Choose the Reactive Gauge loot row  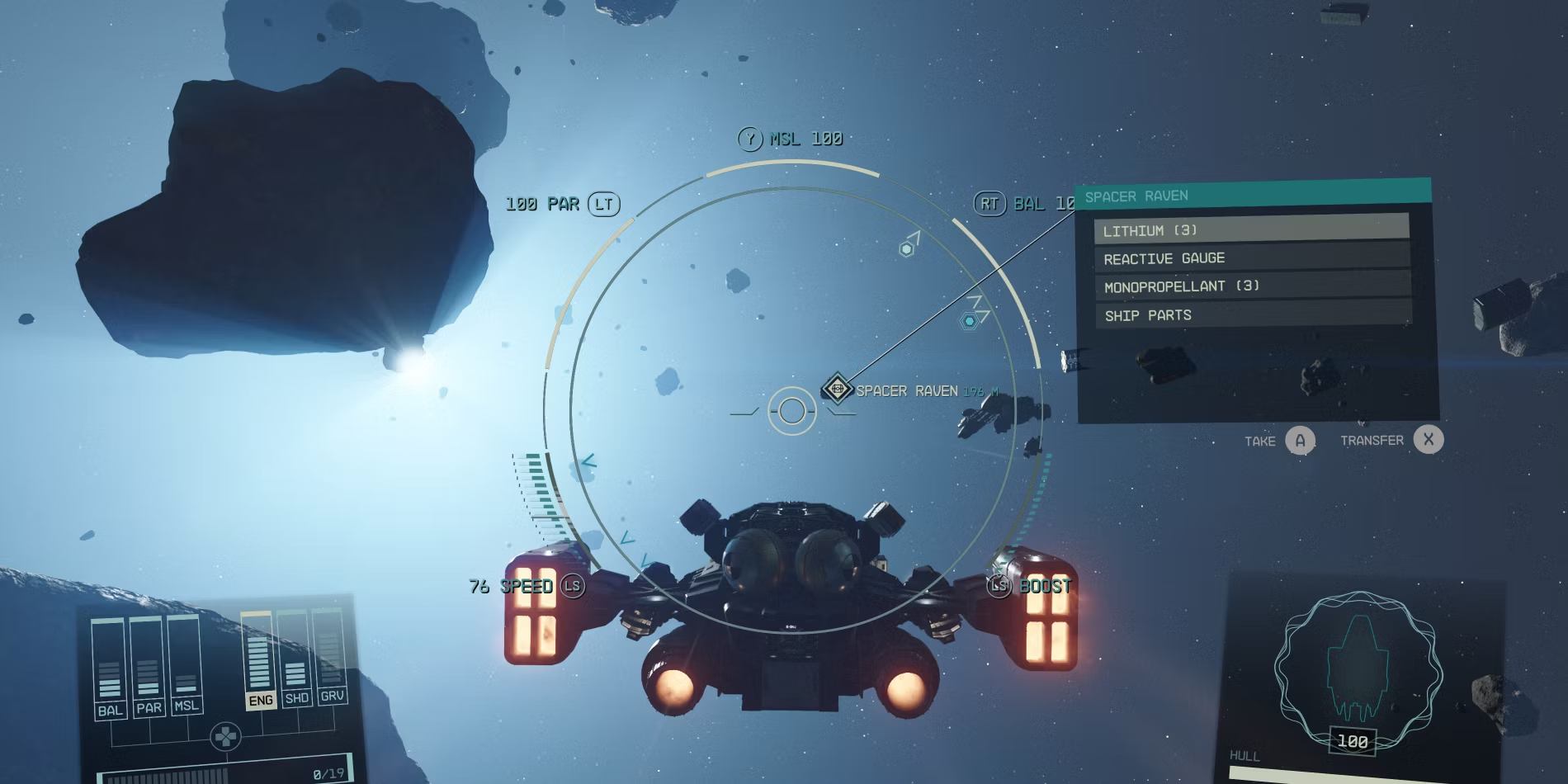(1251, 257)
